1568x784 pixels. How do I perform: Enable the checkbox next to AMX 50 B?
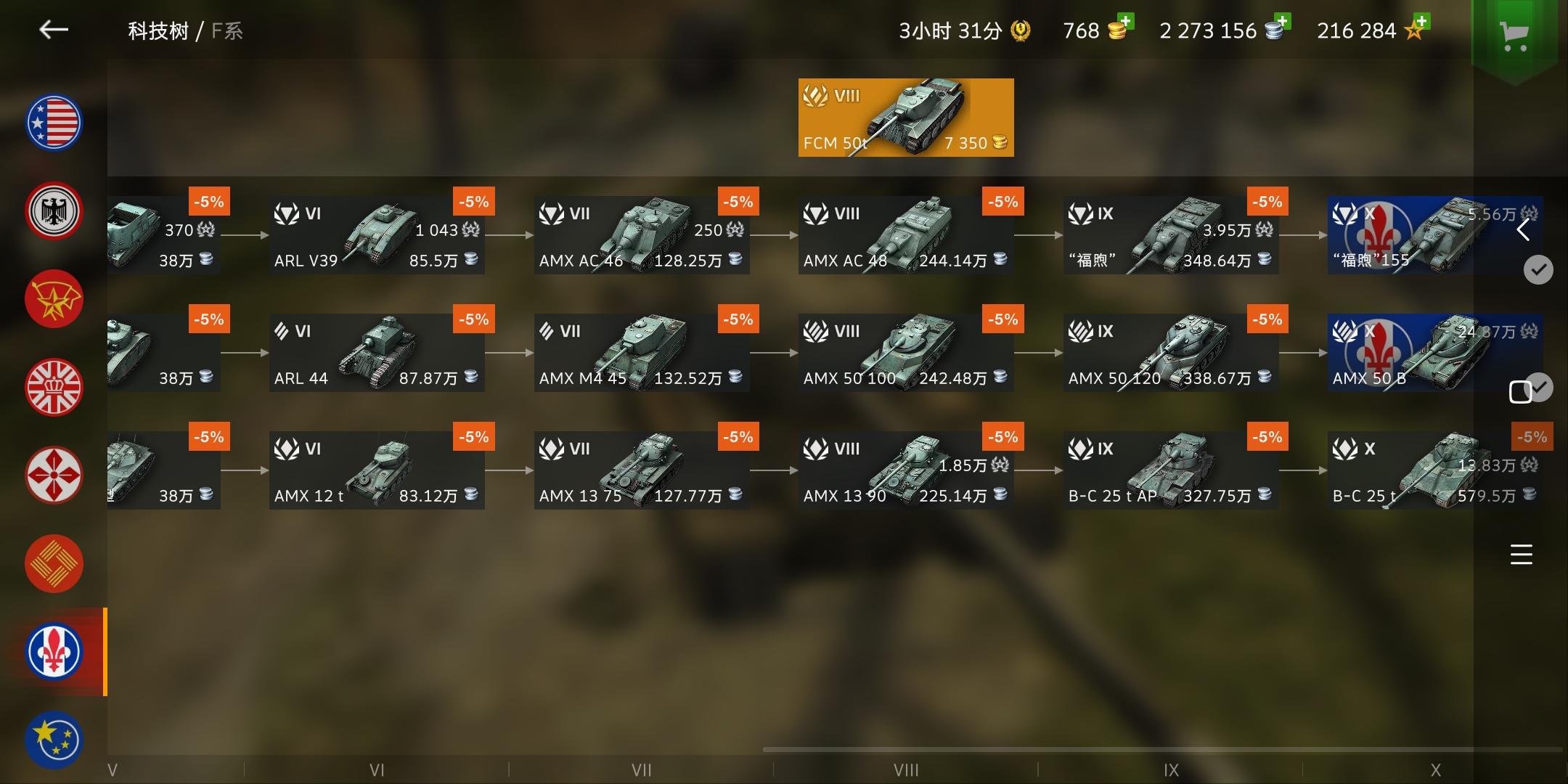click(x=1522, y=391)
